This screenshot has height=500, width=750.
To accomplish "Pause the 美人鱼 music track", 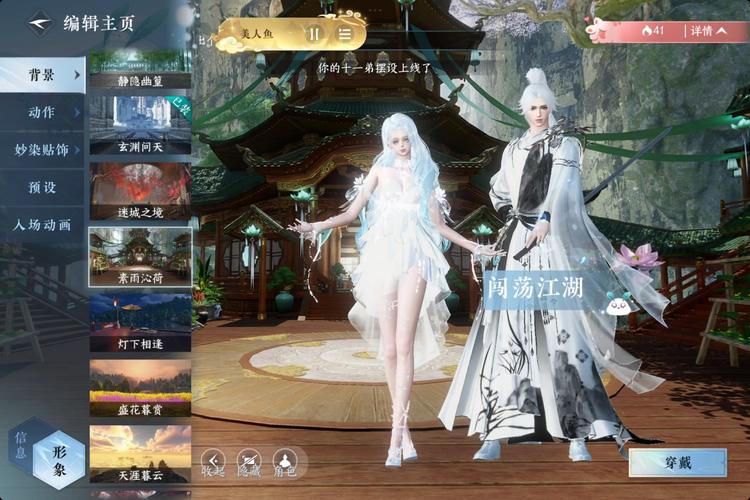I will 314,34.
